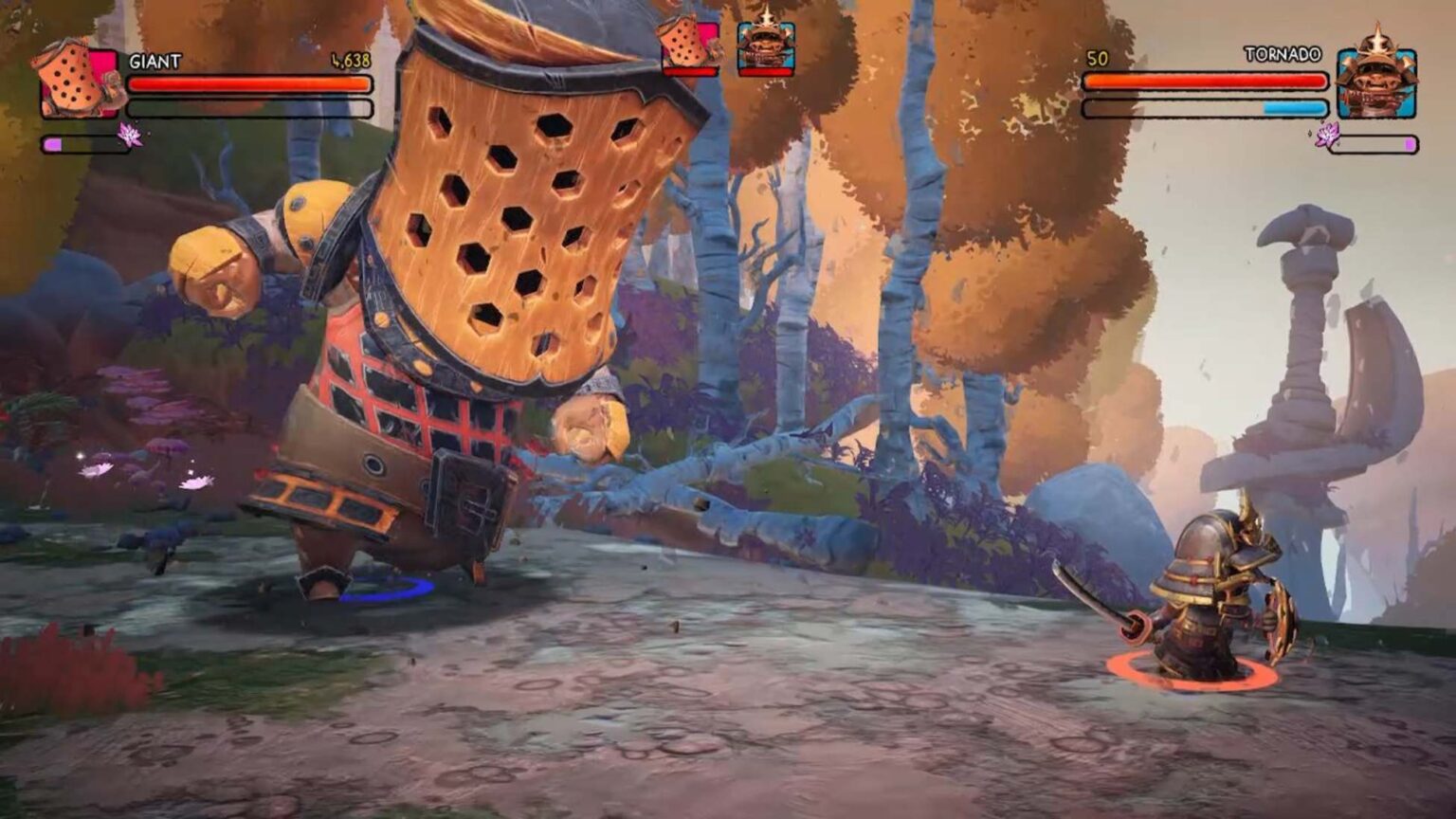Click the Giant's mini red health strip
This screenshot has width=1456, height=819.
[x=689, y=72]
